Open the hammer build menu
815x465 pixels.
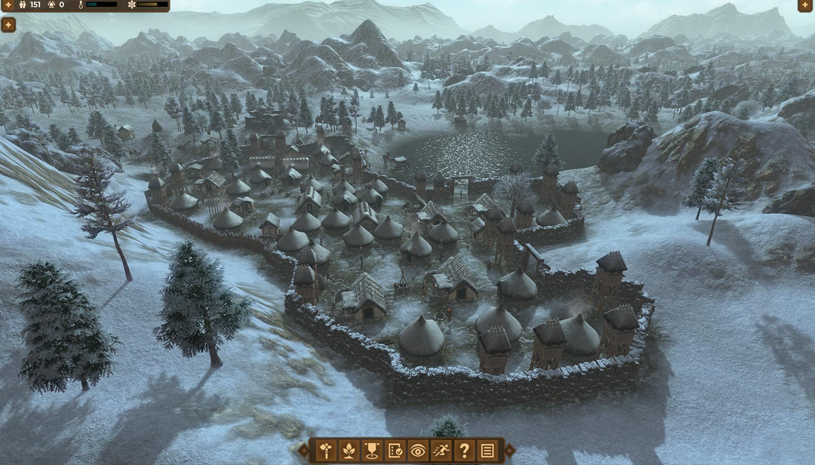pyautogui.click(x=326, y=451)
